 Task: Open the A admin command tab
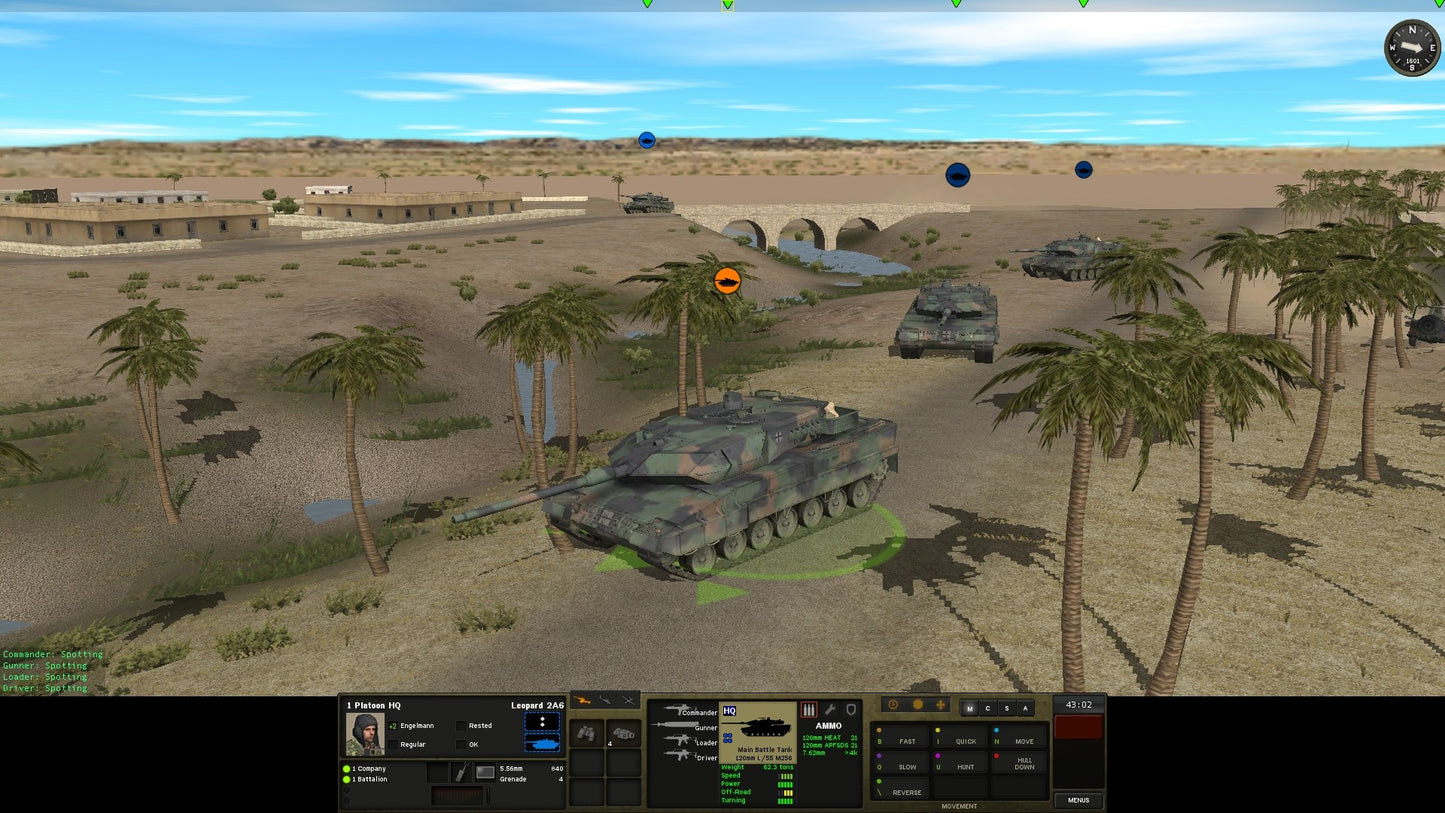click(x=1025, y=708)
